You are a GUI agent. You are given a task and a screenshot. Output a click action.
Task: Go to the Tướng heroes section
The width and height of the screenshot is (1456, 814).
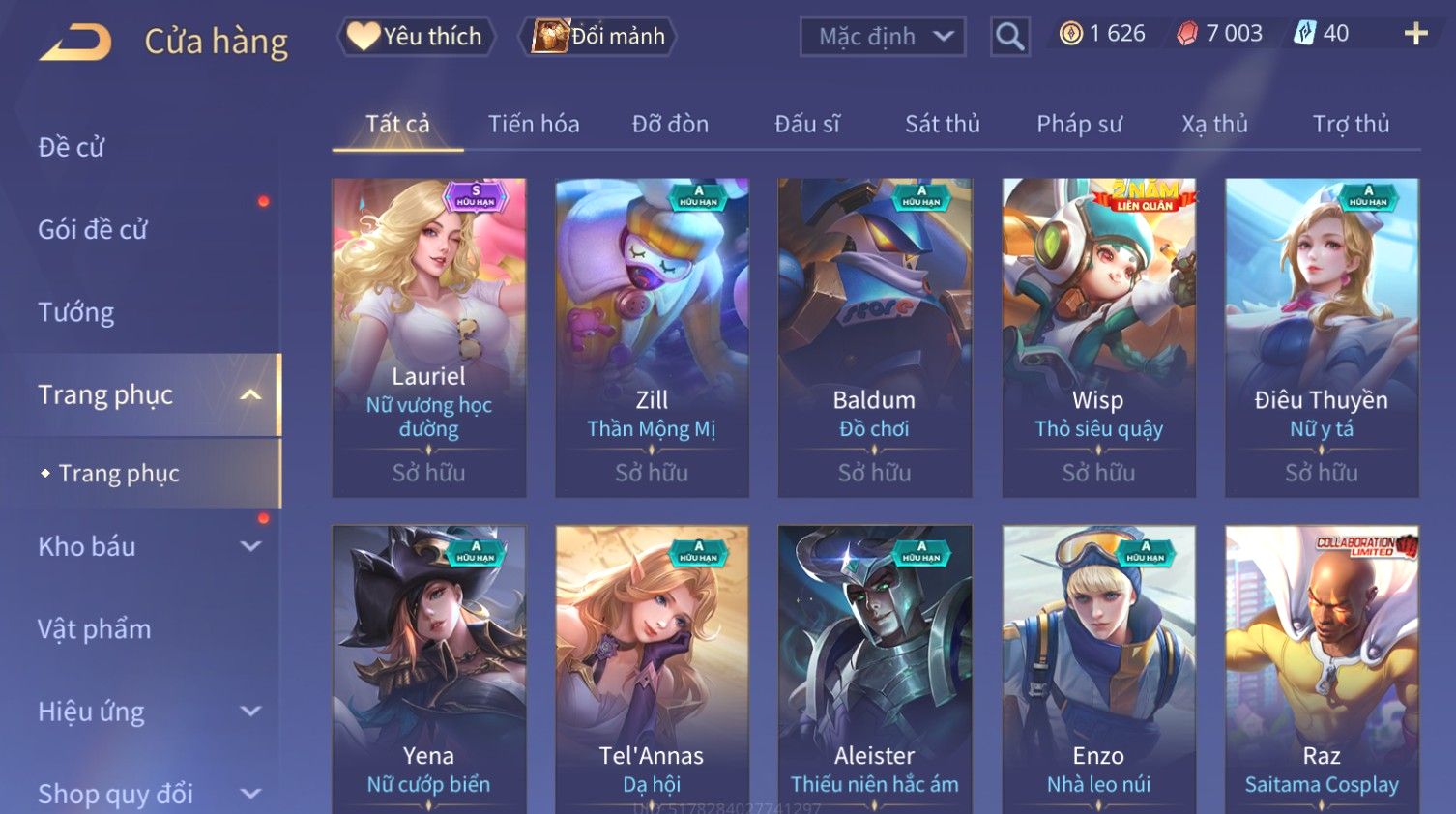tap(76, 312)
